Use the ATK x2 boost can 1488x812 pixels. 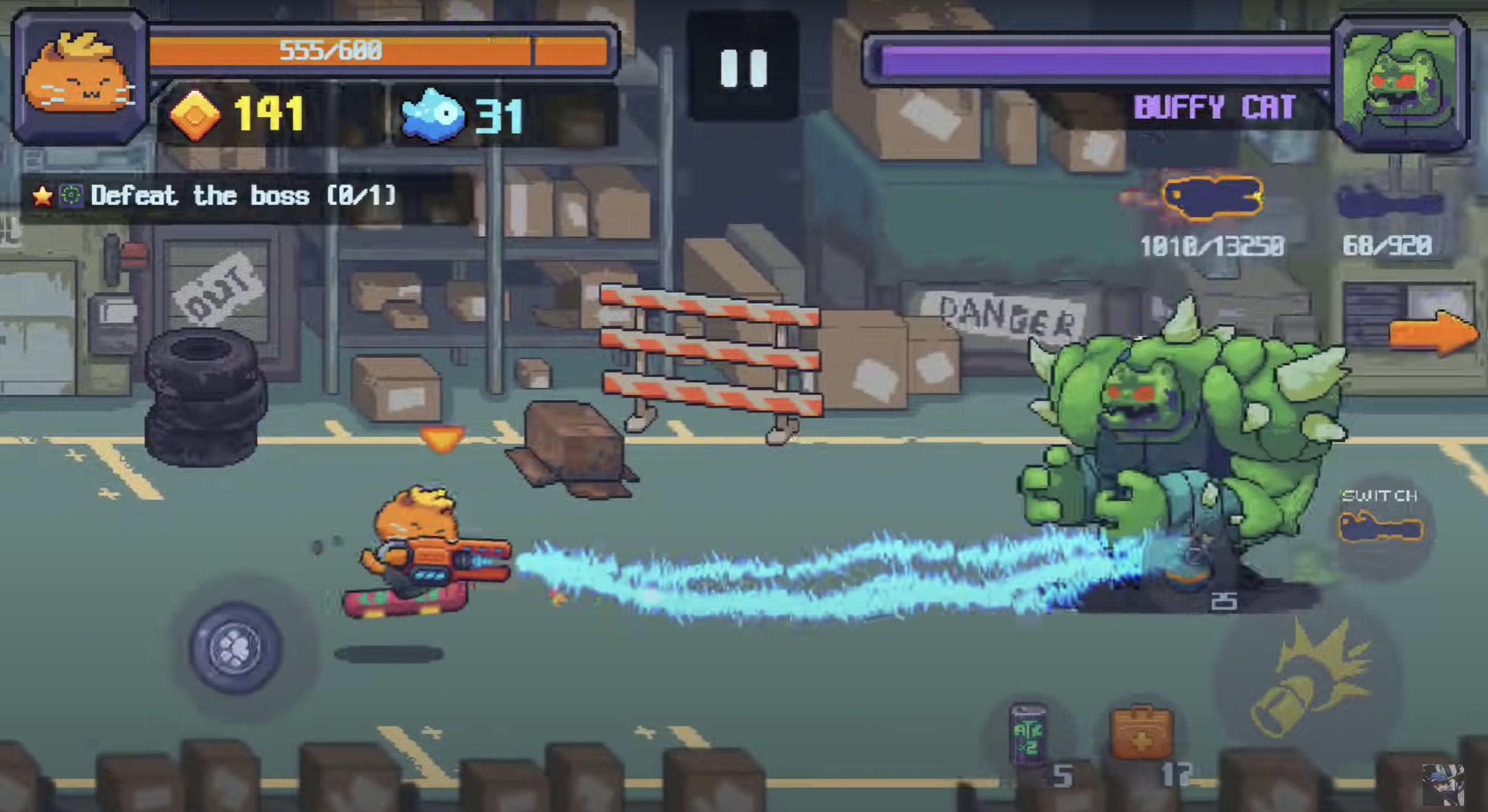click(x=1028, y=734)
